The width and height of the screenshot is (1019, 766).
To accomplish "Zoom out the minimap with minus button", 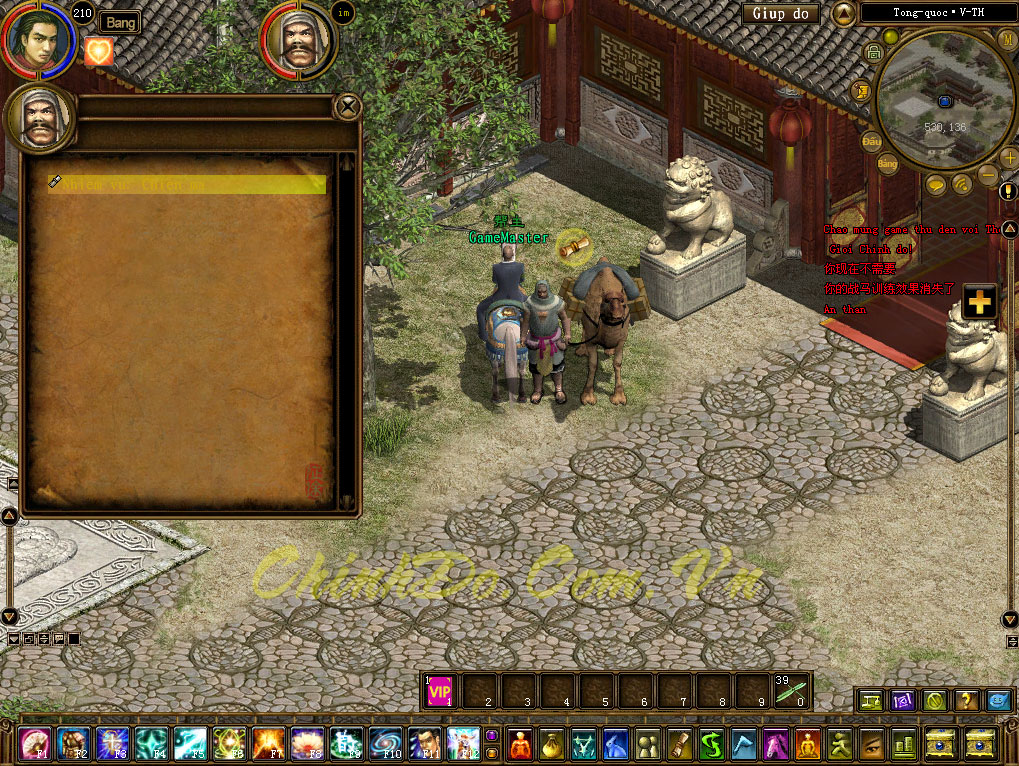I will pos(987,174).
